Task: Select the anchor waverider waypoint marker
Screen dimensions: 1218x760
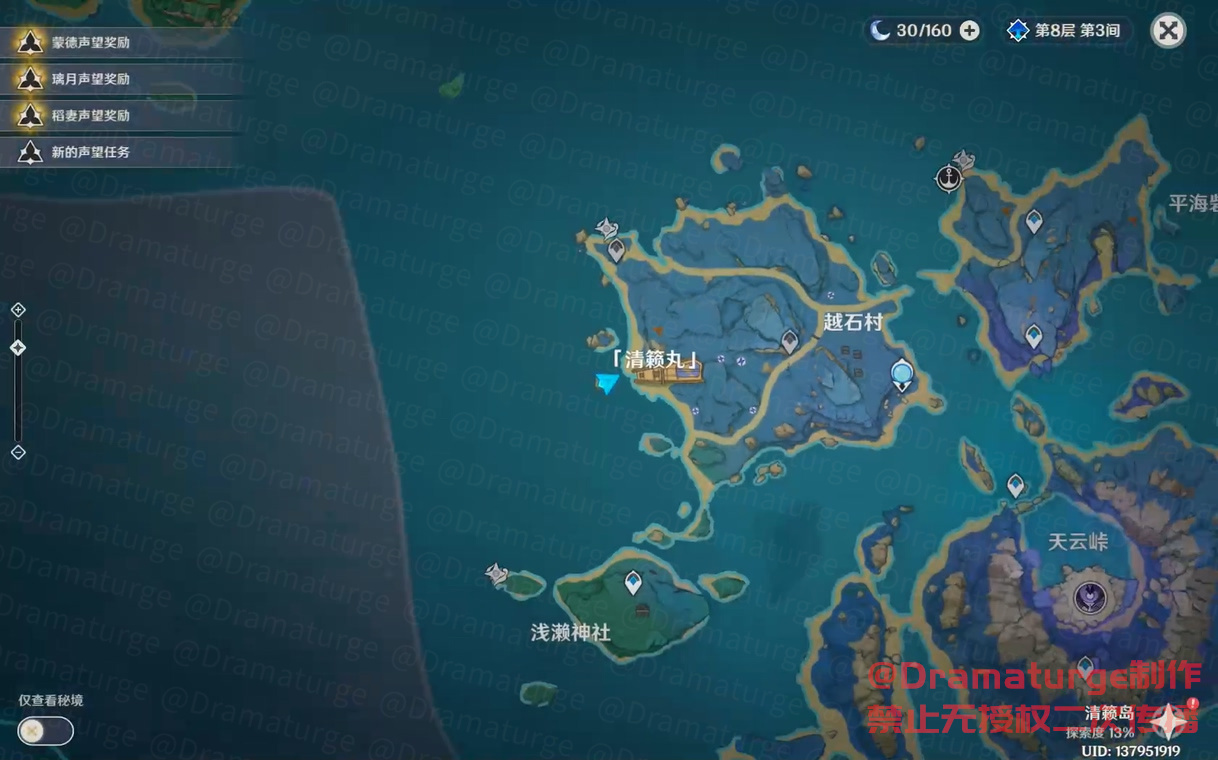Action: 948,178
